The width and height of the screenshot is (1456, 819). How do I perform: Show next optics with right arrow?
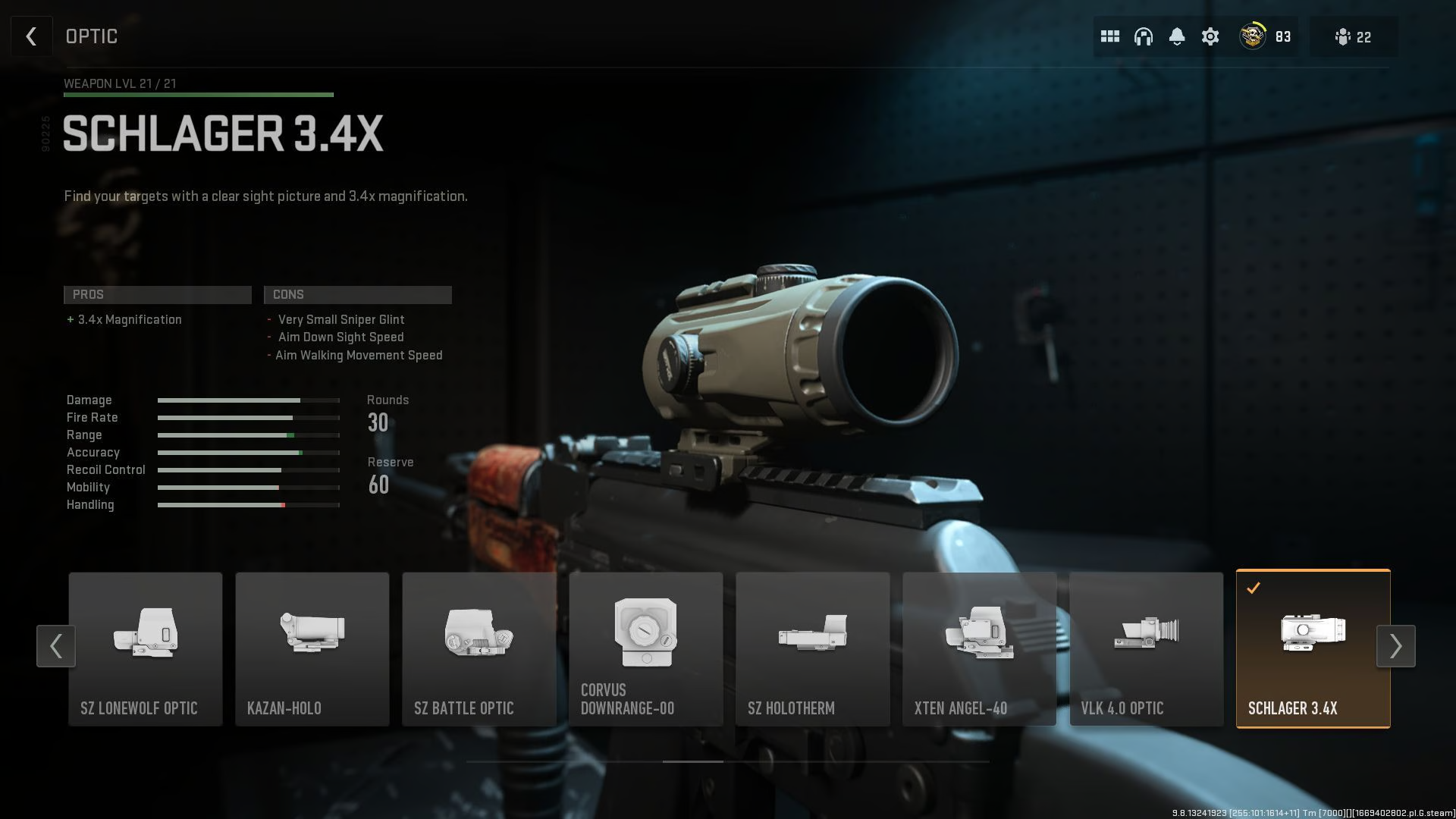click(1395, 646)
